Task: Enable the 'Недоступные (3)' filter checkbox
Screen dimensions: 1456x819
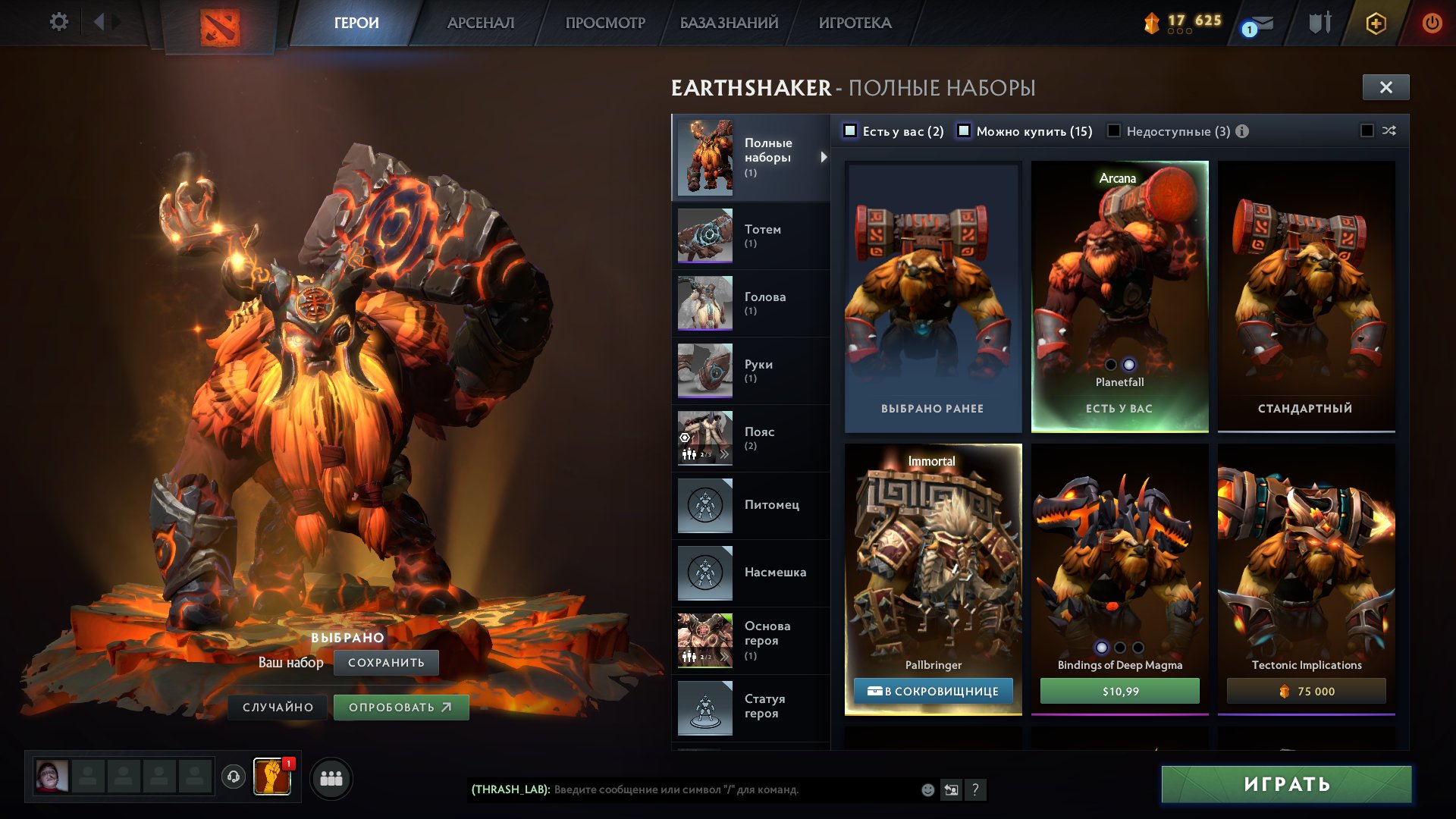Action: (x=1112, y=131)
